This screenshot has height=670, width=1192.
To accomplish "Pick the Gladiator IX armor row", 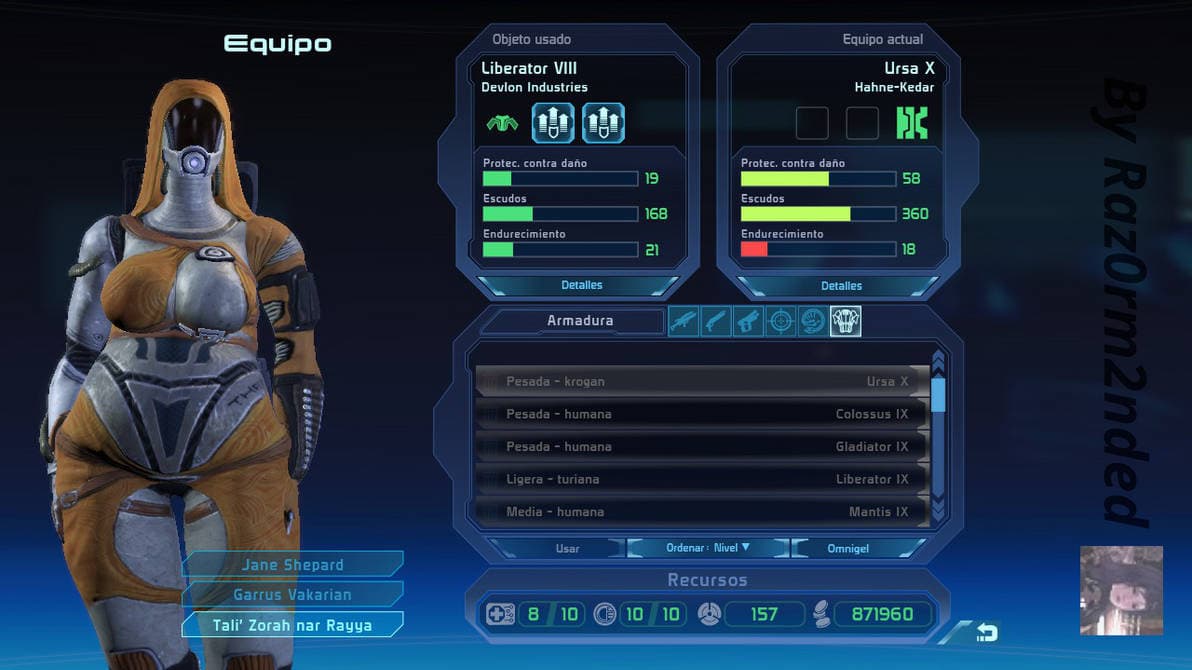I will [x=702, y=447].
